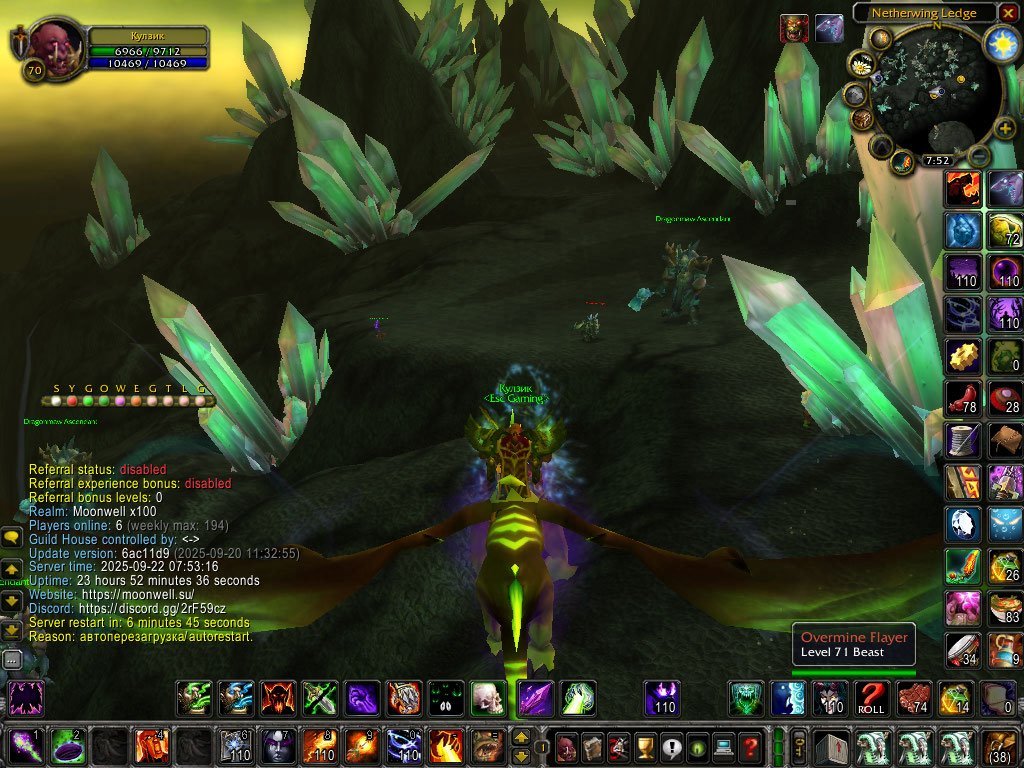
Task: Use the skull ability on the action bar
Action: tap(488, 698)
